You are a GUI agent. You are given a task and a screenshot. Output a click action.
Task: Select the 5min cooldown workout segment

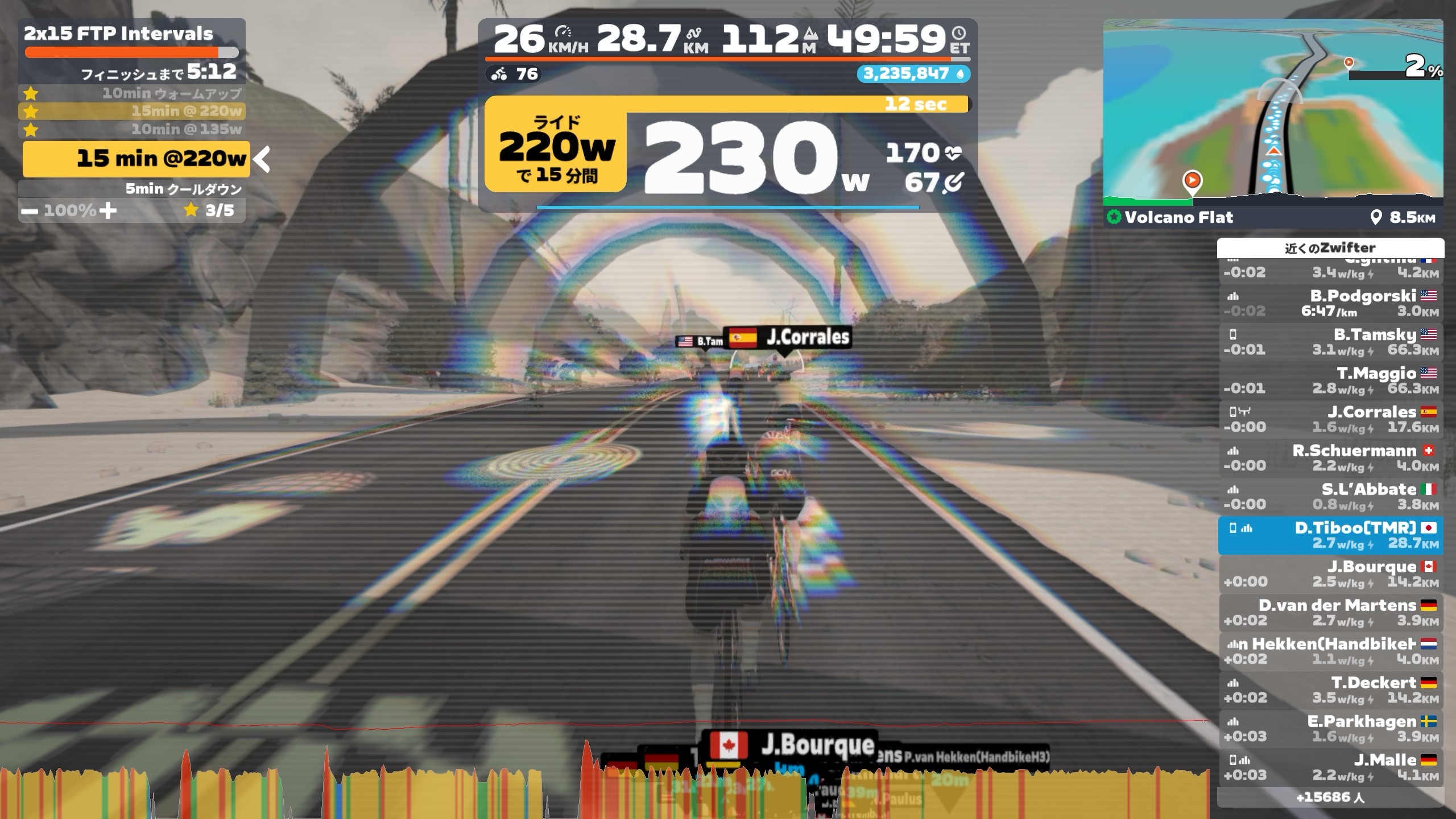pyautogui.click(x=183, y=189)
